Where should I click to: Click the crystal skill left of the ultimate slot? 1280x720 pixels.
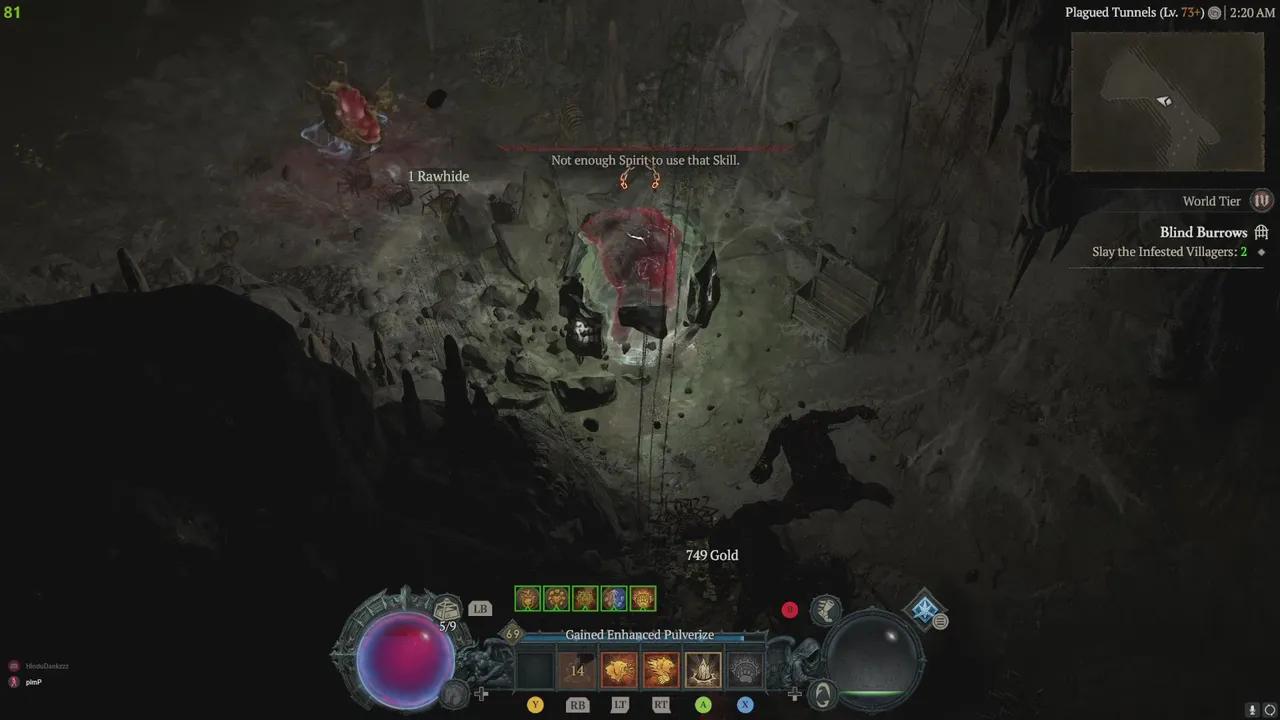[x=703, y=669]
